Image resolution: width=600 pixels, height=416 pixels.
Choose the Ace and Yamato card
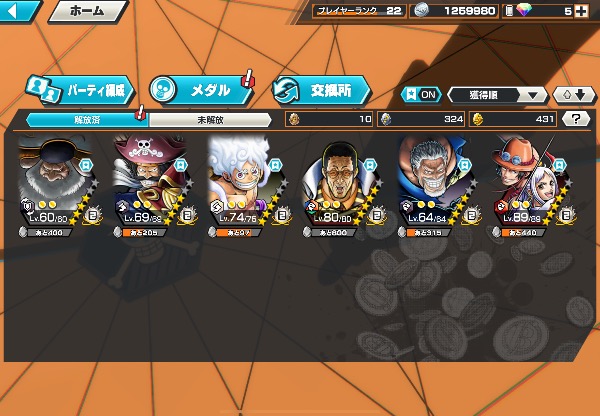533,187
